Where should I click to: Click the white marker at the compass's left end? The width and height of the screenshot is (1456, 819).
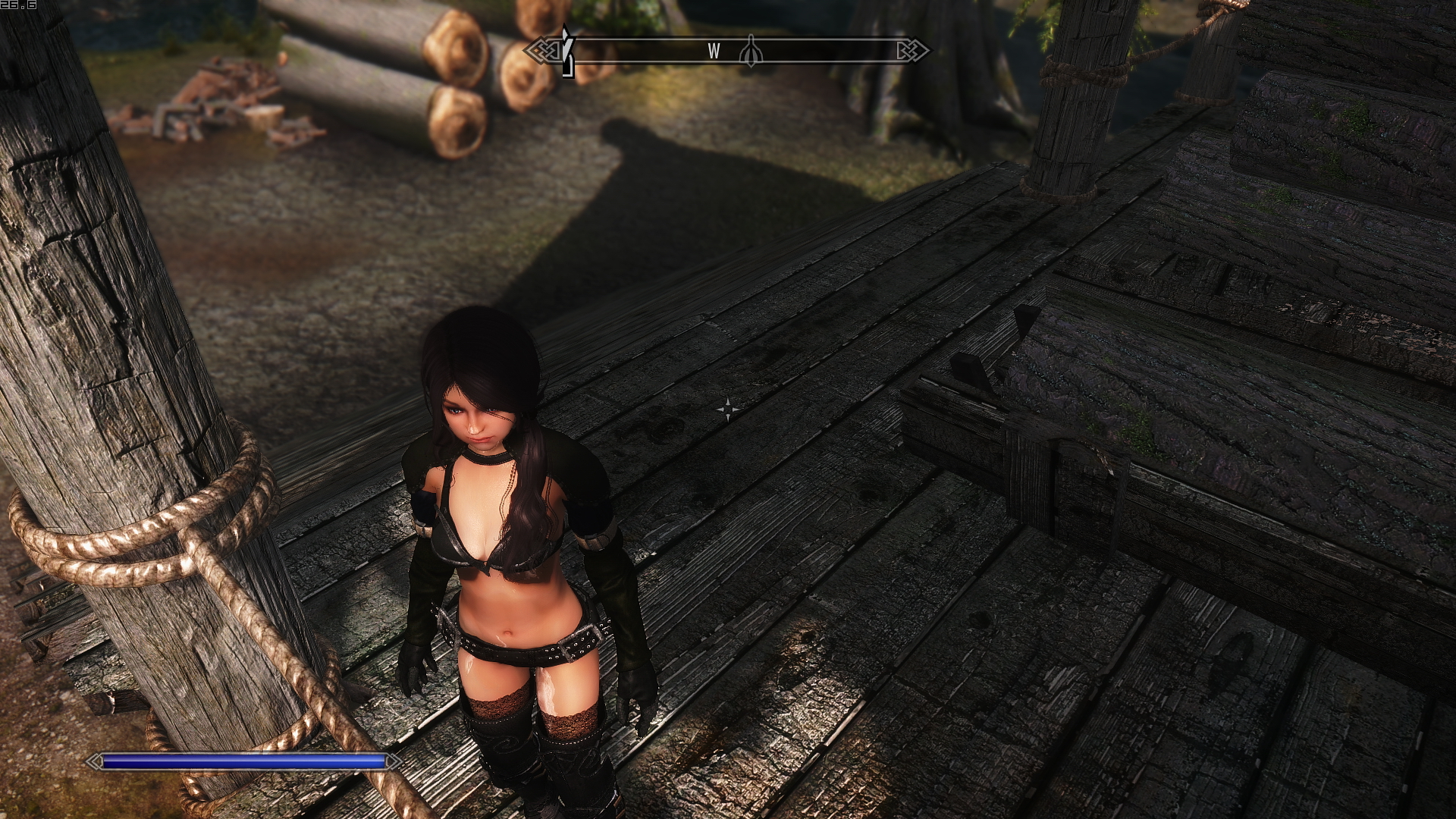click(566, 52)
